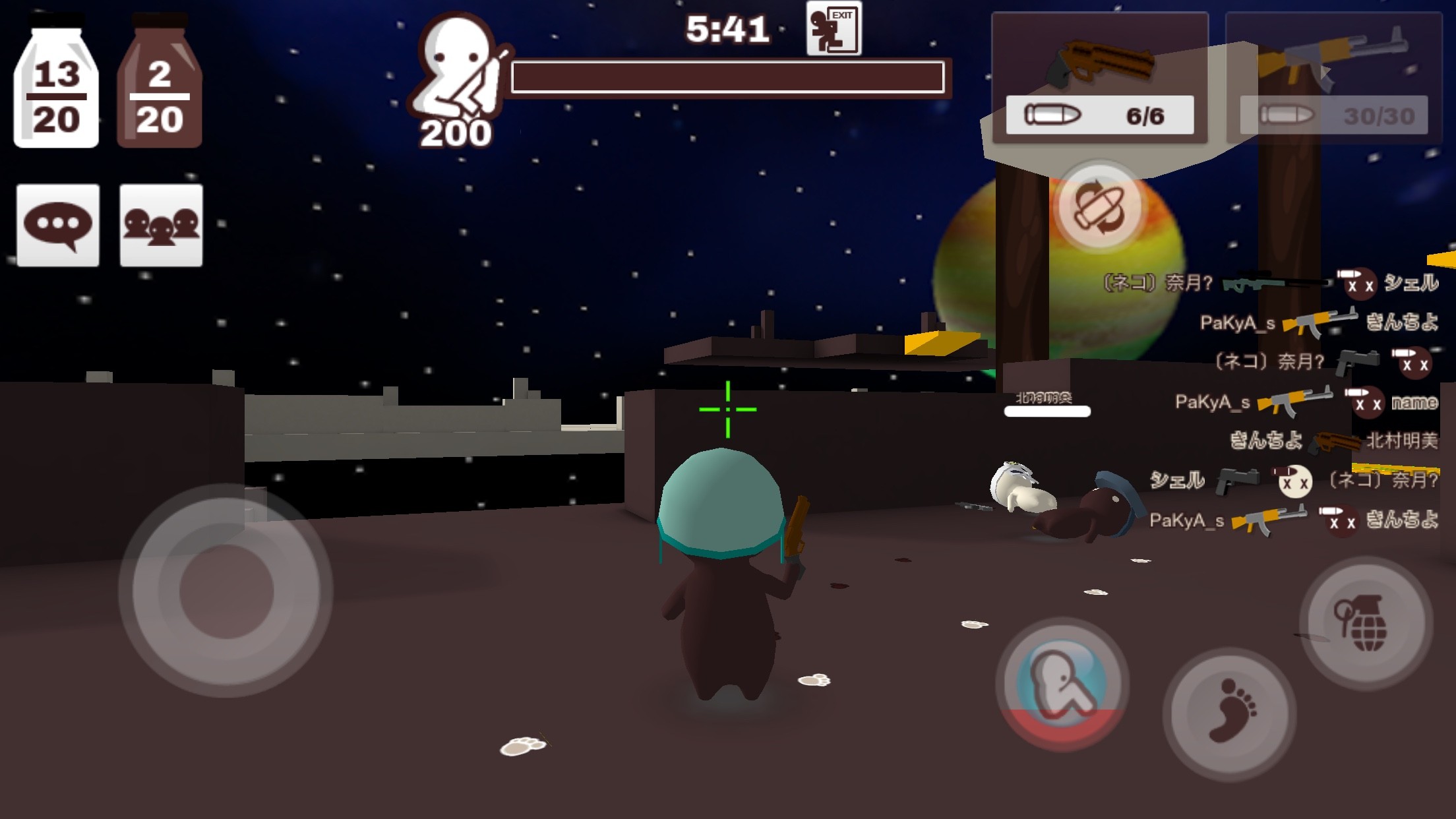Open the chat speech bubble button
1456x819 pixels.
pyautogui.click(x=58, y=226)
